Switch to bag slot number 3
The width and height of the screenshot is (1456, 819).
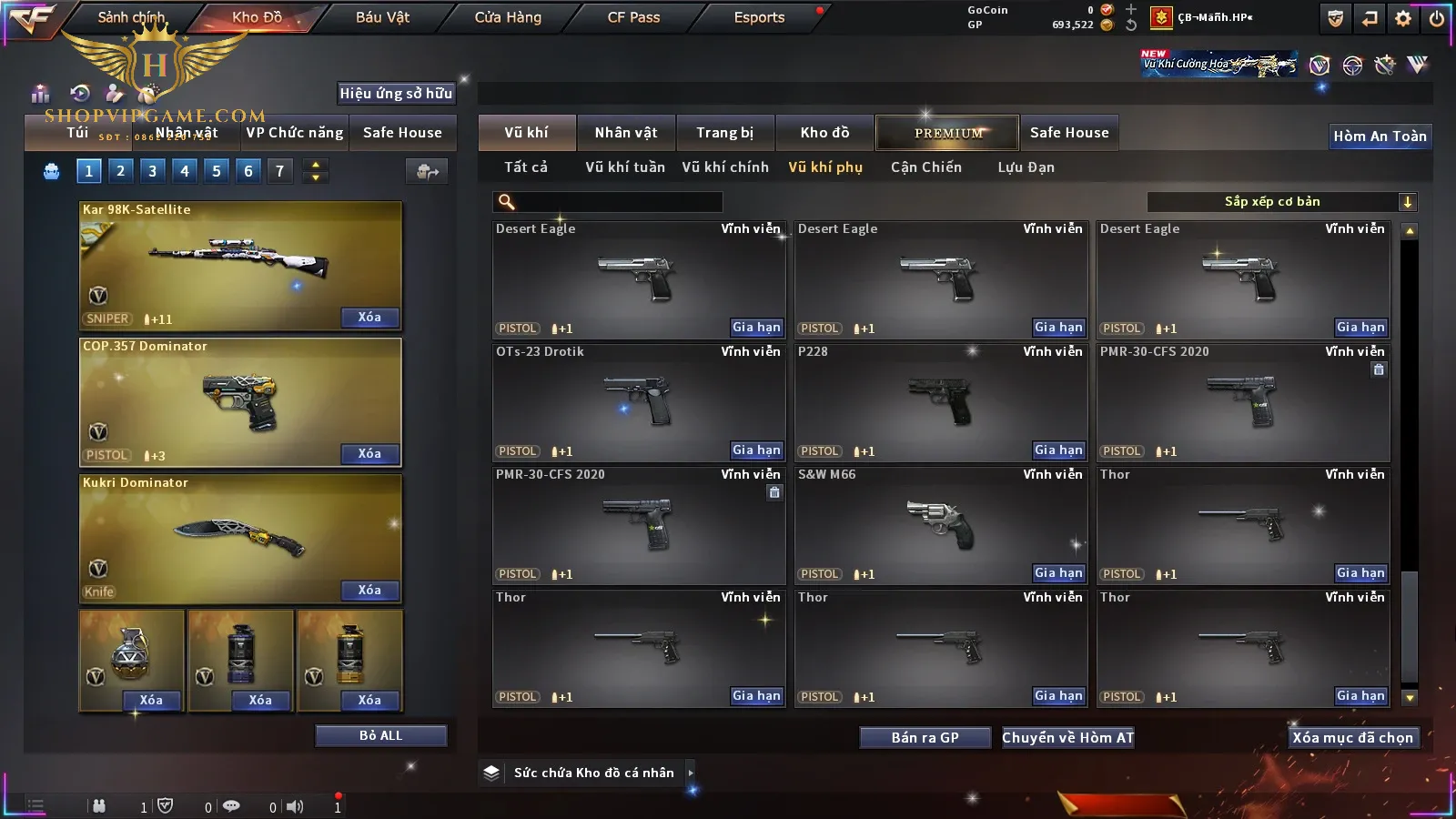pos(152,171)
